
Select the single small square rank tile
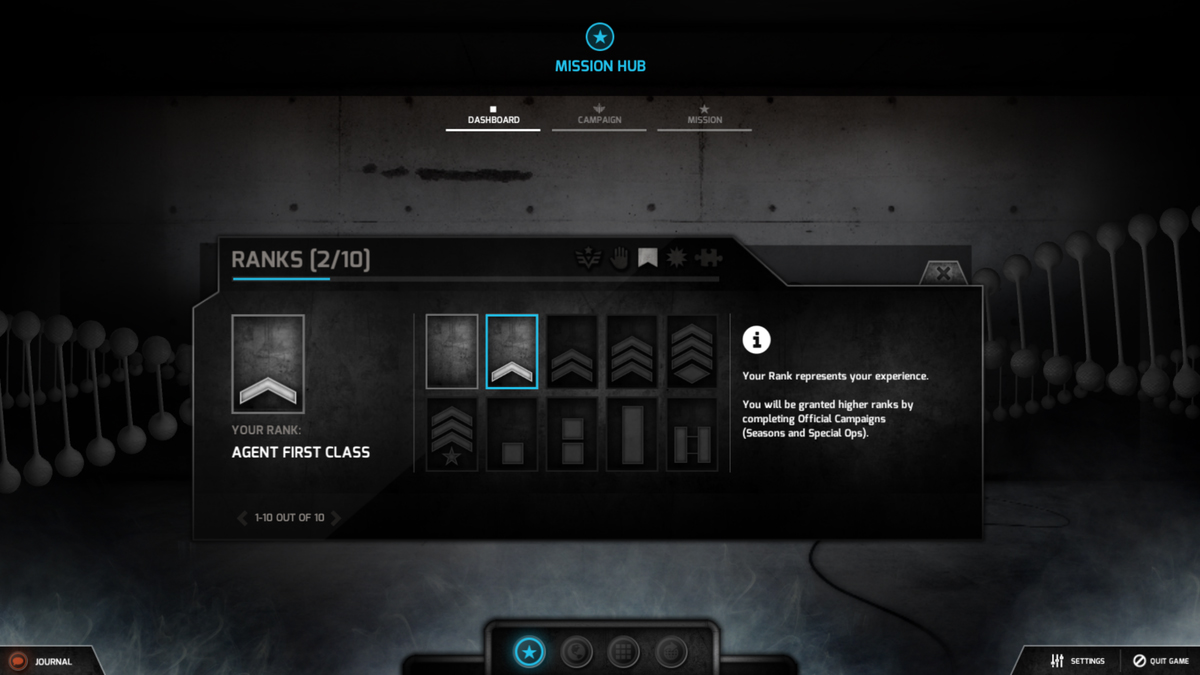(x=512, y=434)
